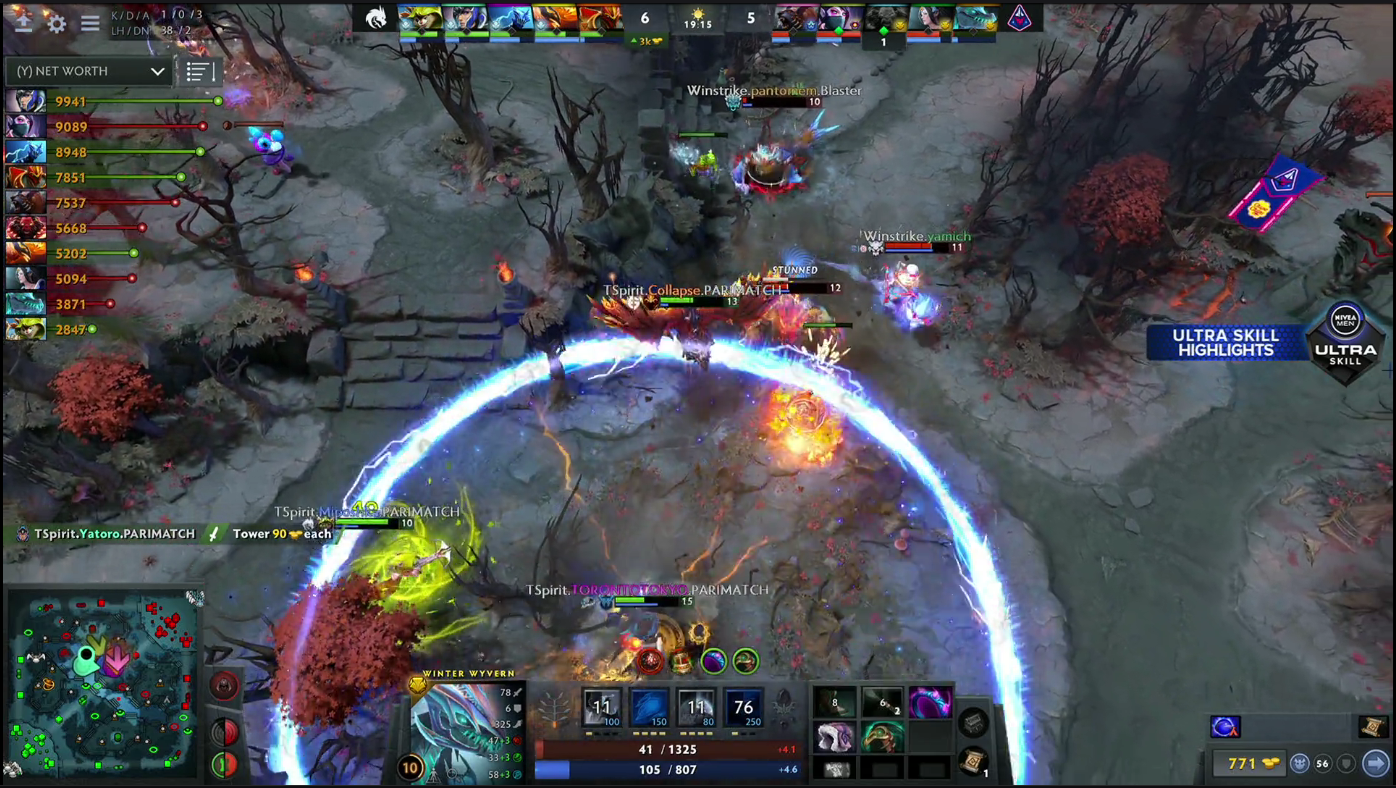Open the Net Worth dropdown

coord(90,71)
